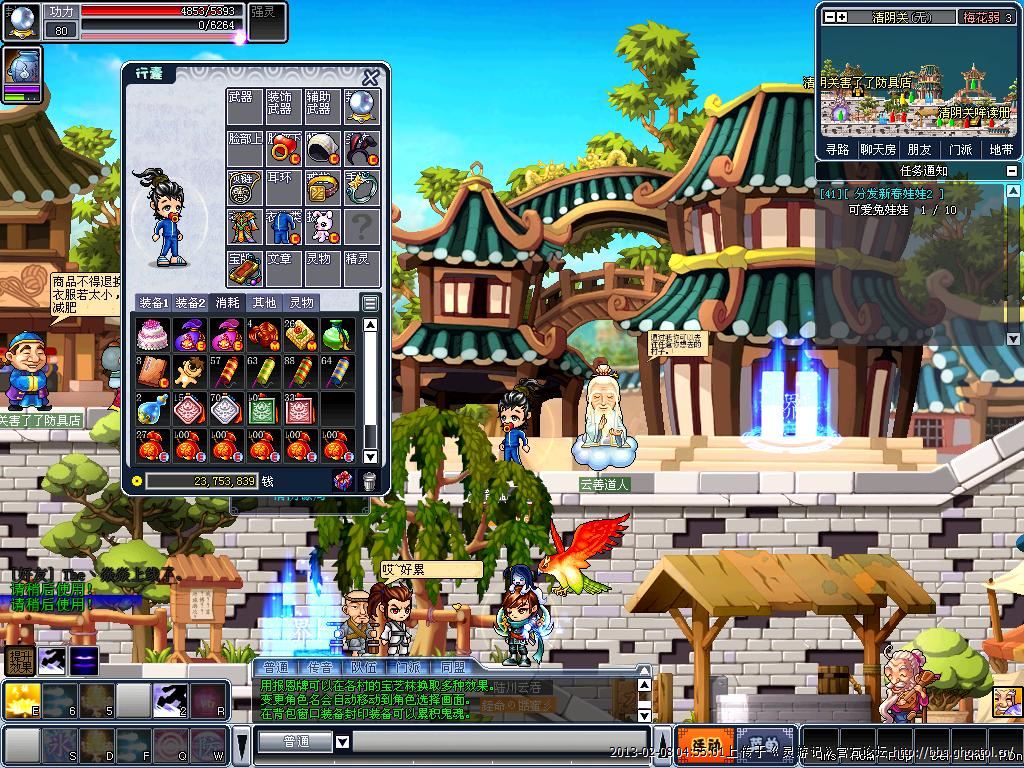Open the 其他 inventory tab
Screen dimensions: 1024x768
click(264, 302)
